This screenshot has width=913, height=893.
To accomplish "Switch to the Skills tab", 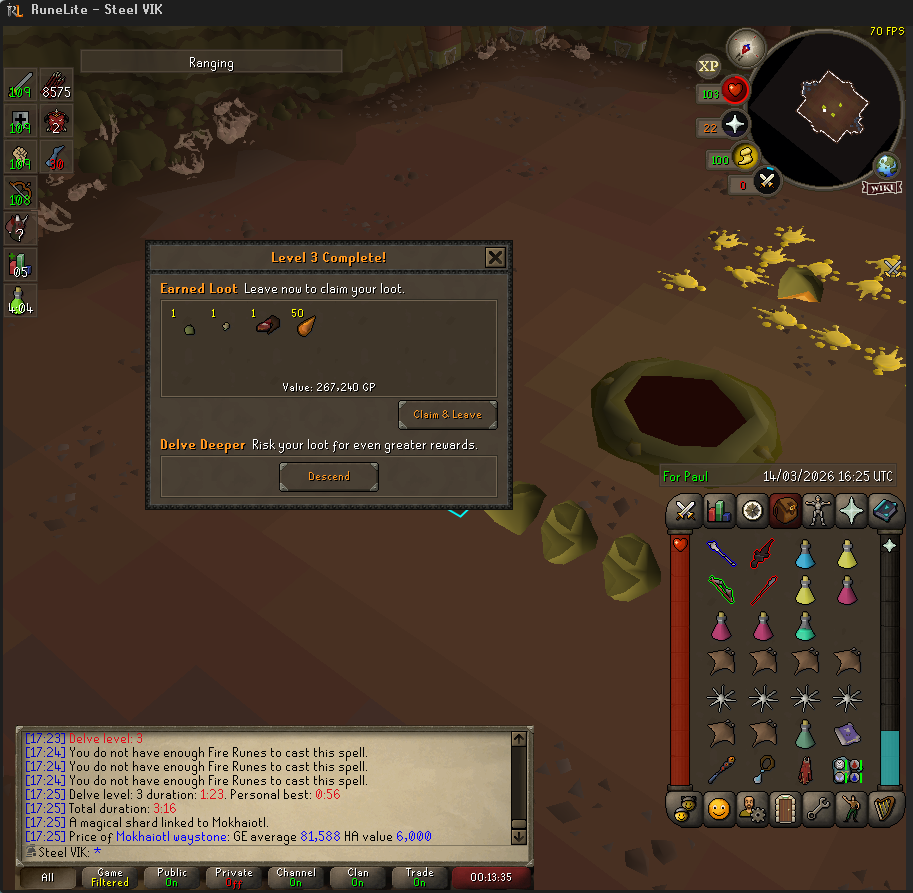I will click(x=718, y=511).
